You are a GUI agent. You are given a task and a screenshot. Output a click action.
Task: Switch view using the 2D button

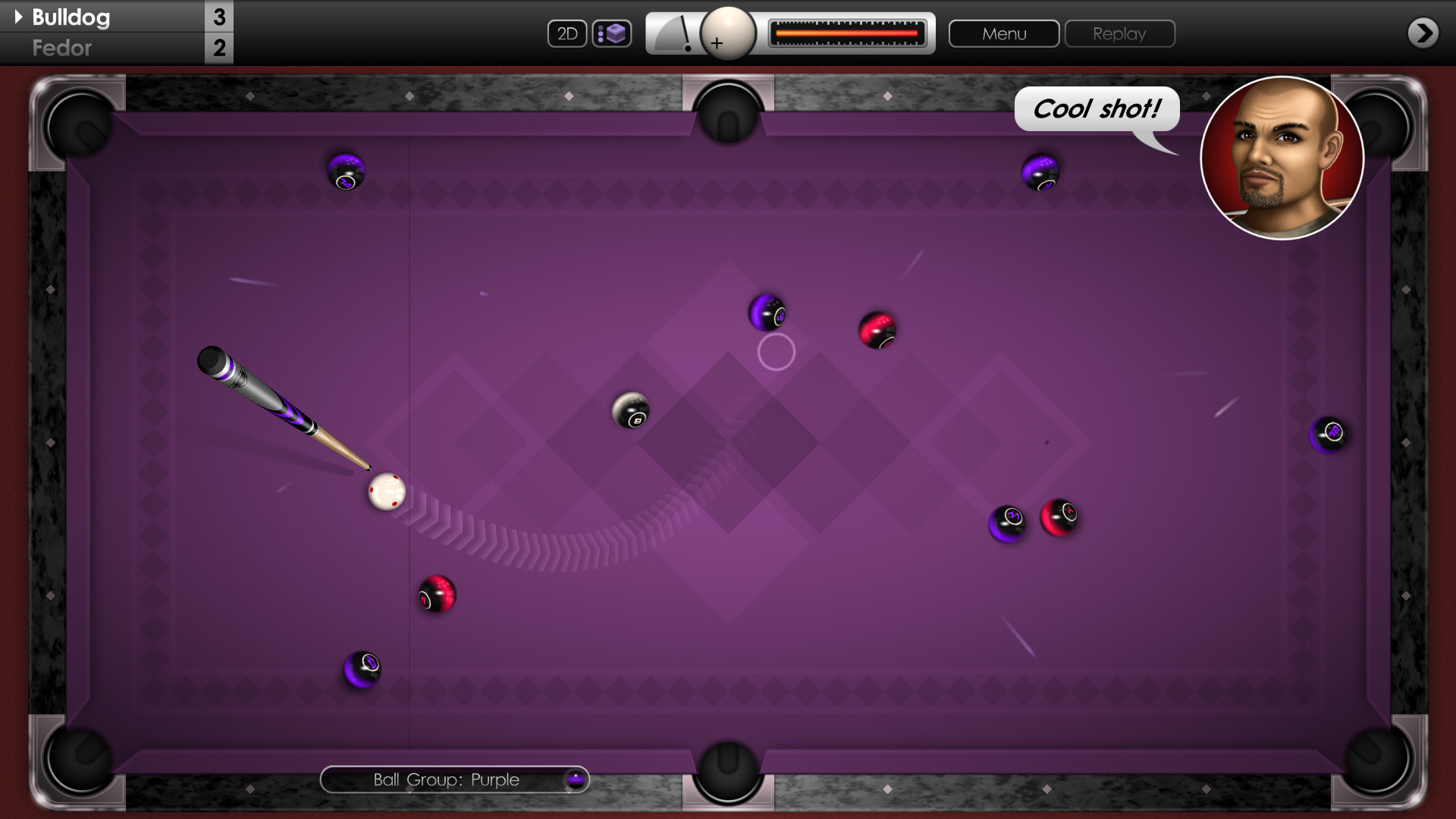point(567,33)
